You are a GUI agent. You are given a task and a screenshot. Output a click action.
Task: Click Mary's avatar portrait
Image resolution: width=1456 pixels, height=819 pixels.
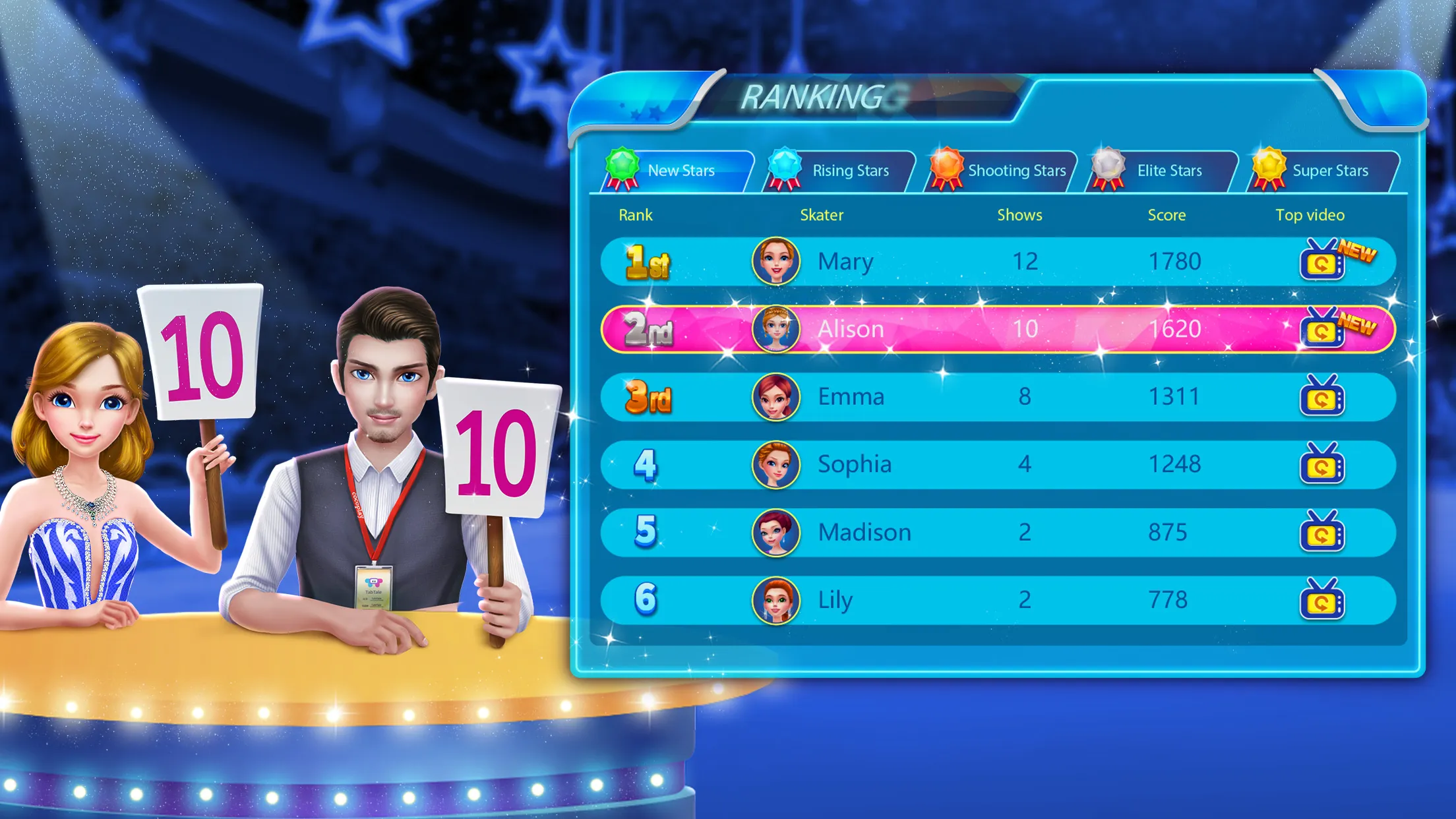pos(777,261)
